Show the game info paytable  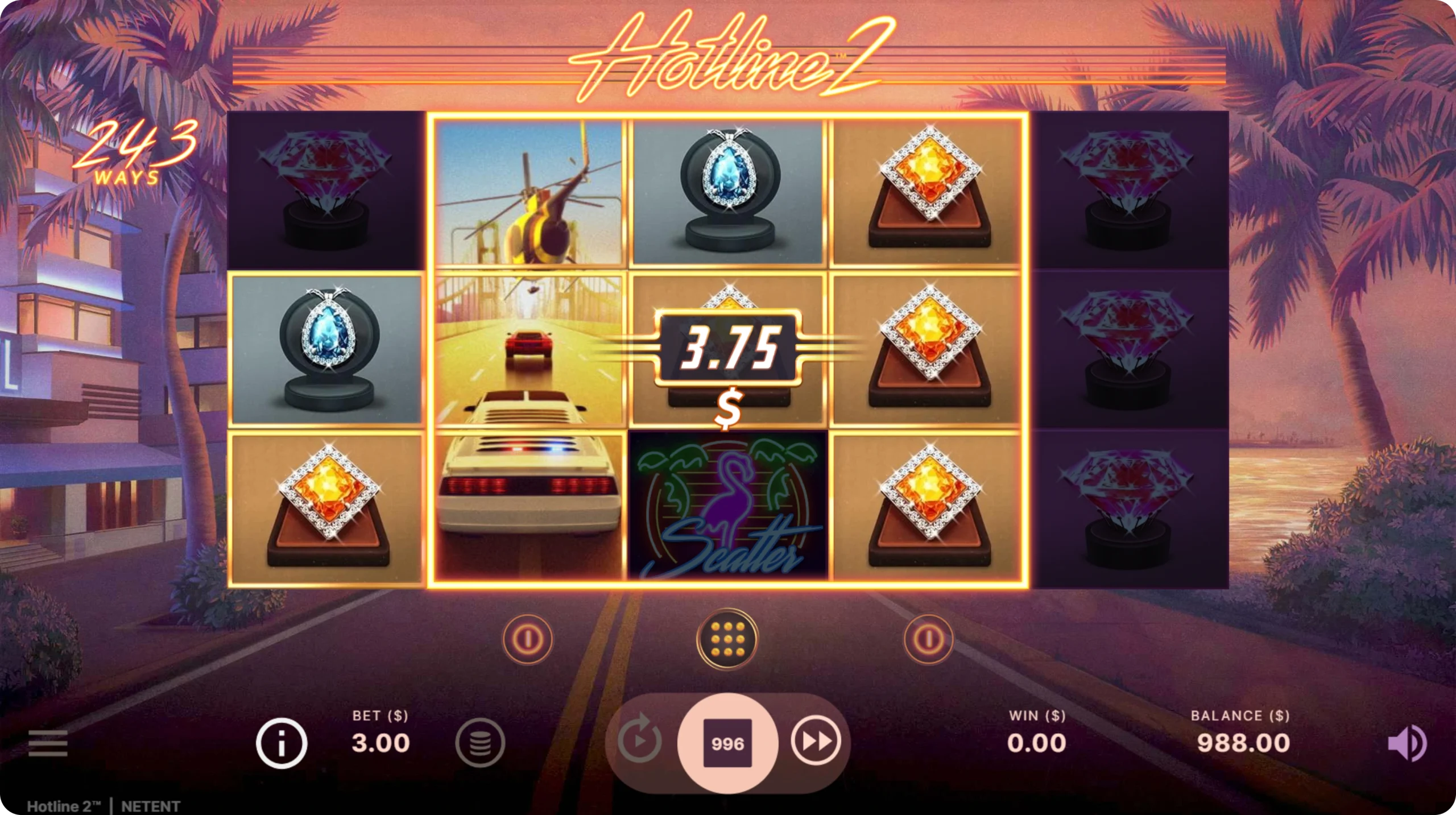[281, 743]
